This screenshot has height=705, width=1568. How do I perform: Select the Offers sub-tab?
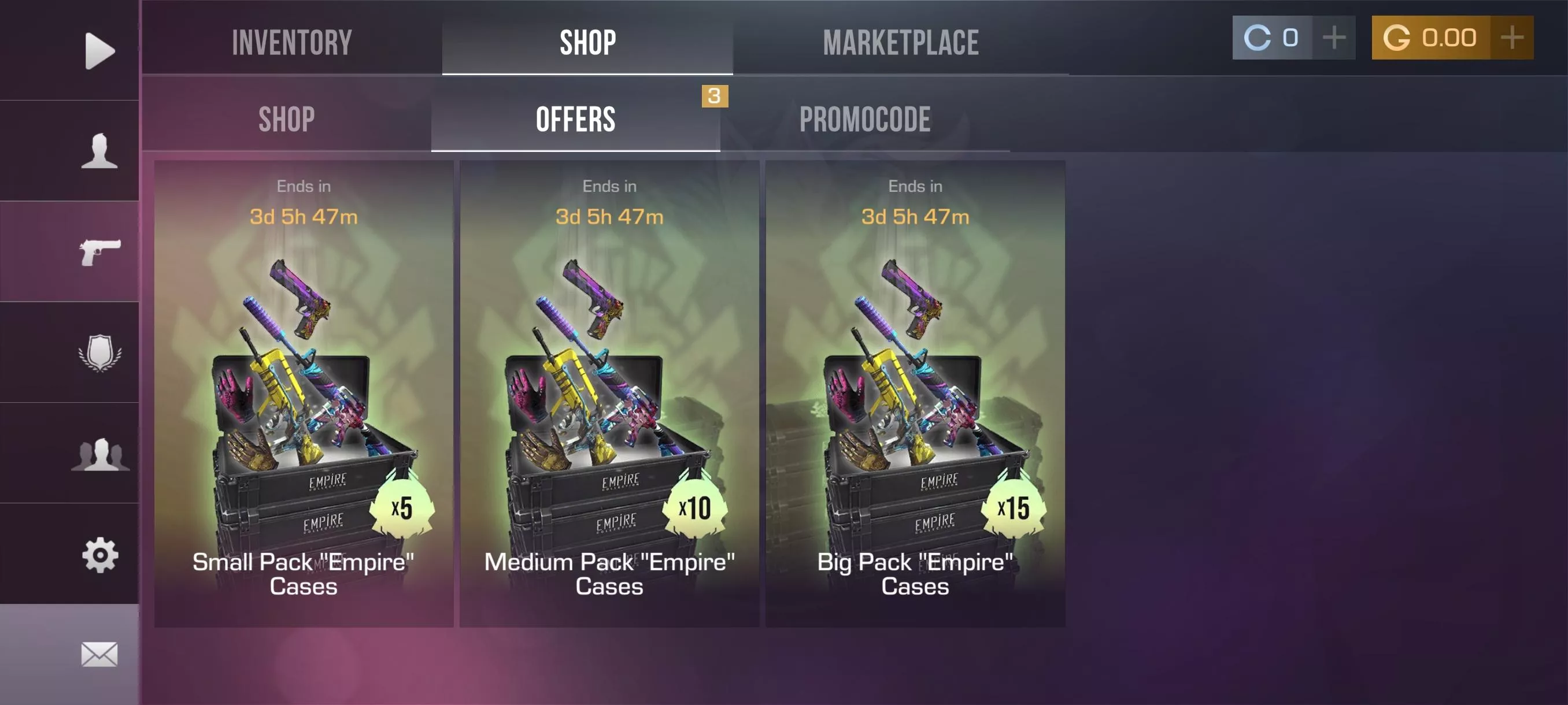coord(575,118)
